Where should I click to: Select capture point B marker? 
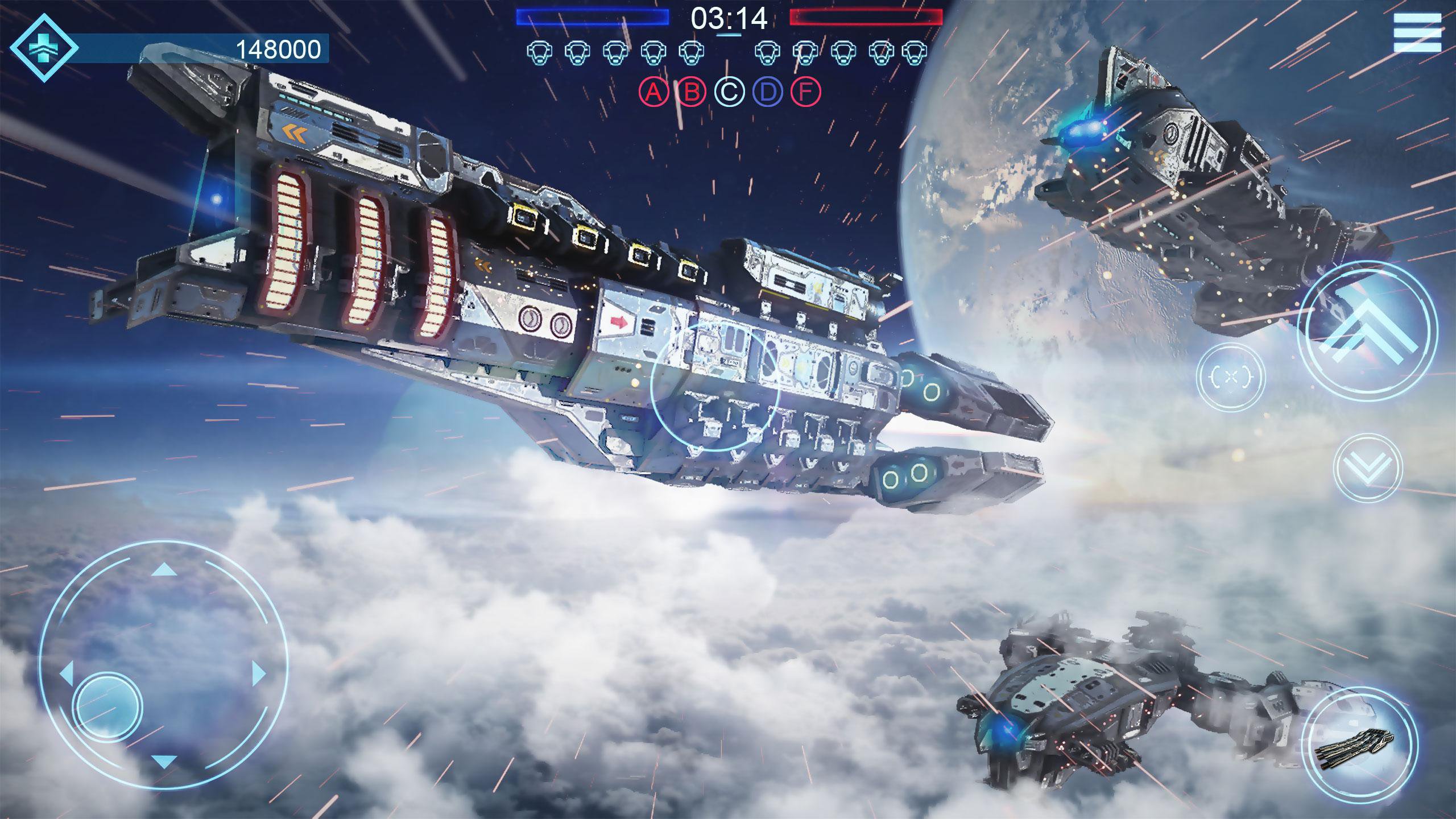(x=691, y=91)
